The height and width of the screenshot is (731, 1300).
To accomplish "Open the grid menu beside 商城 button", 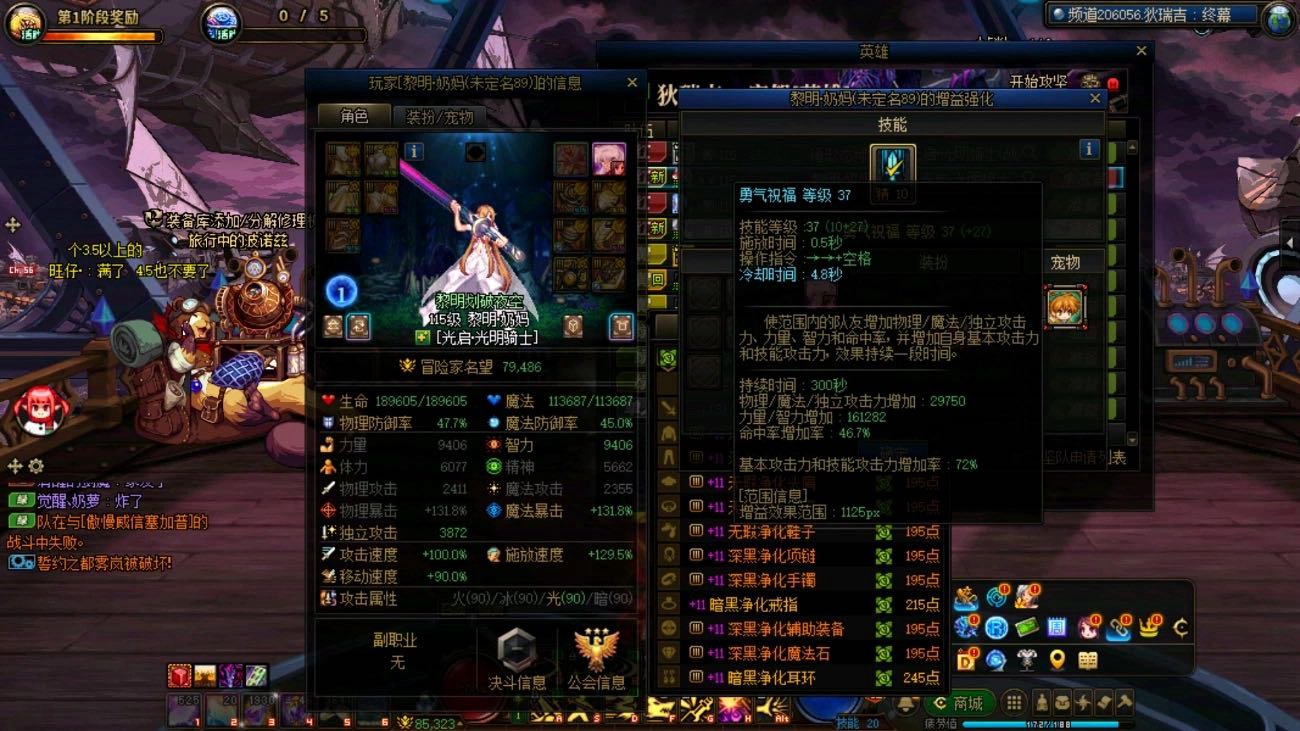I will coord(1013,703).
